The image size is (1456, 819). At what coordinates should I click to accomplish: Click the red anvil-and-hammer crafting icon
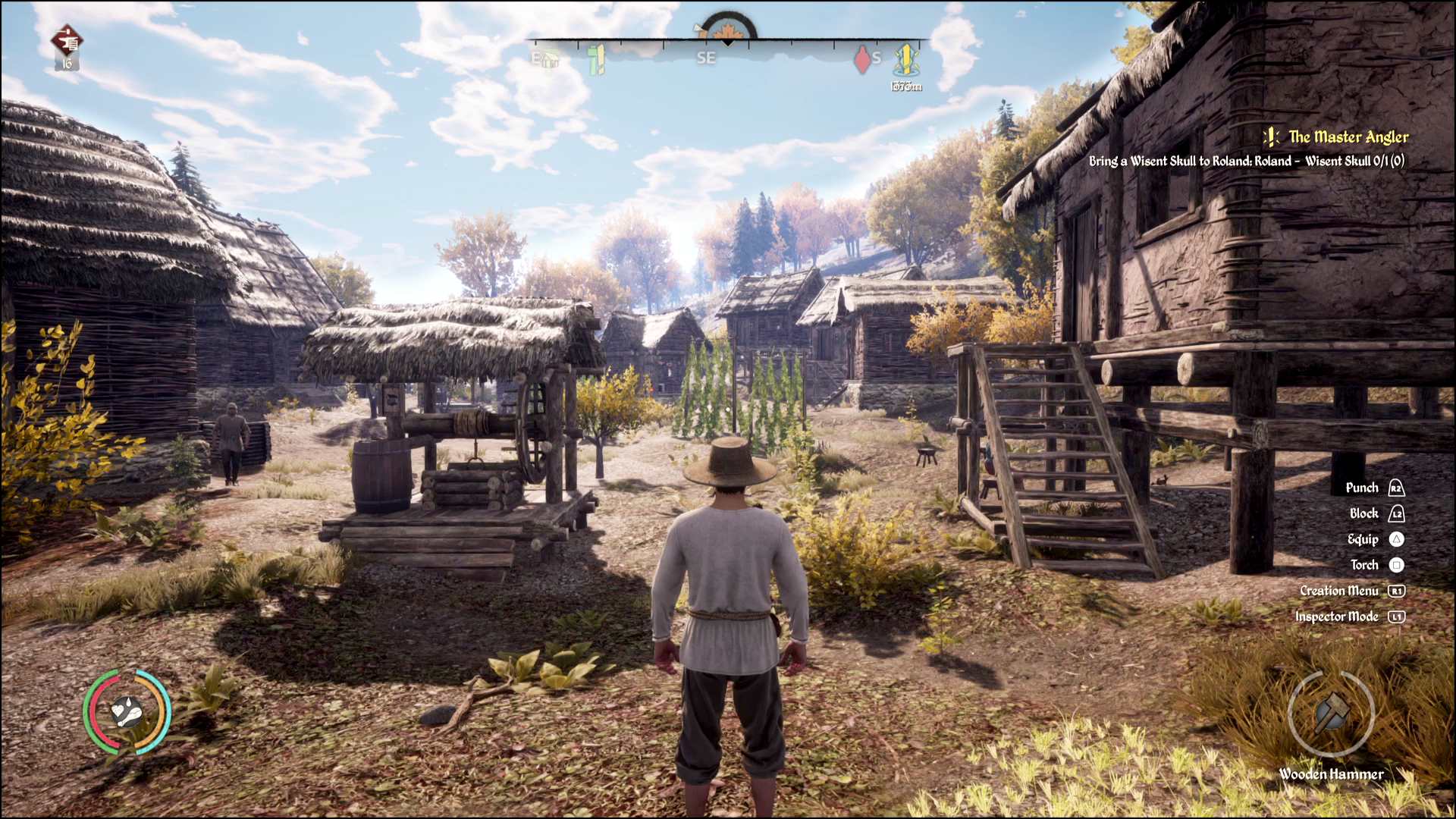coord(67,41)
